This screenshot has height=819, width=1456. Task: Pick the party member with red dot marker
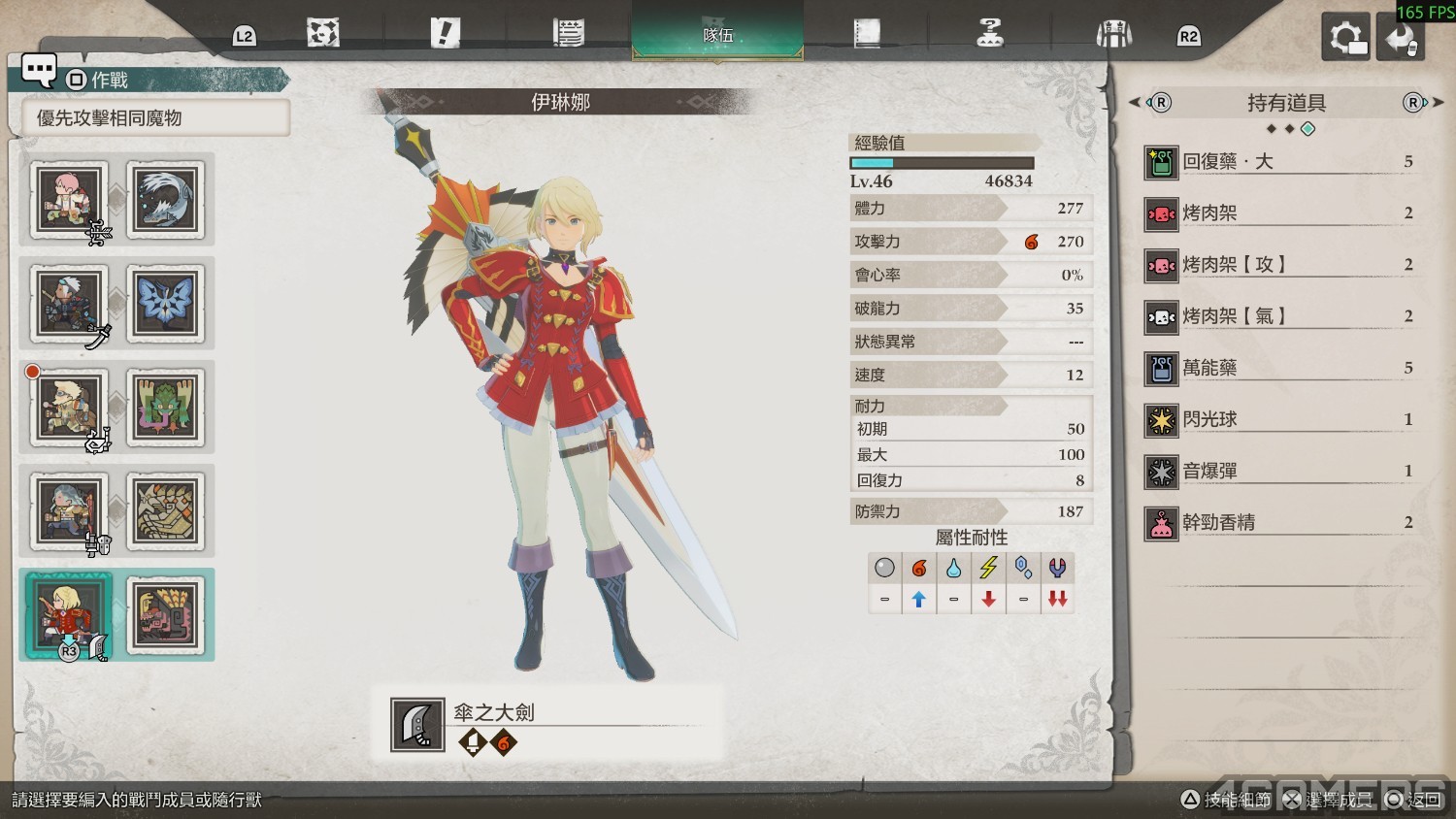click(68, 408)
